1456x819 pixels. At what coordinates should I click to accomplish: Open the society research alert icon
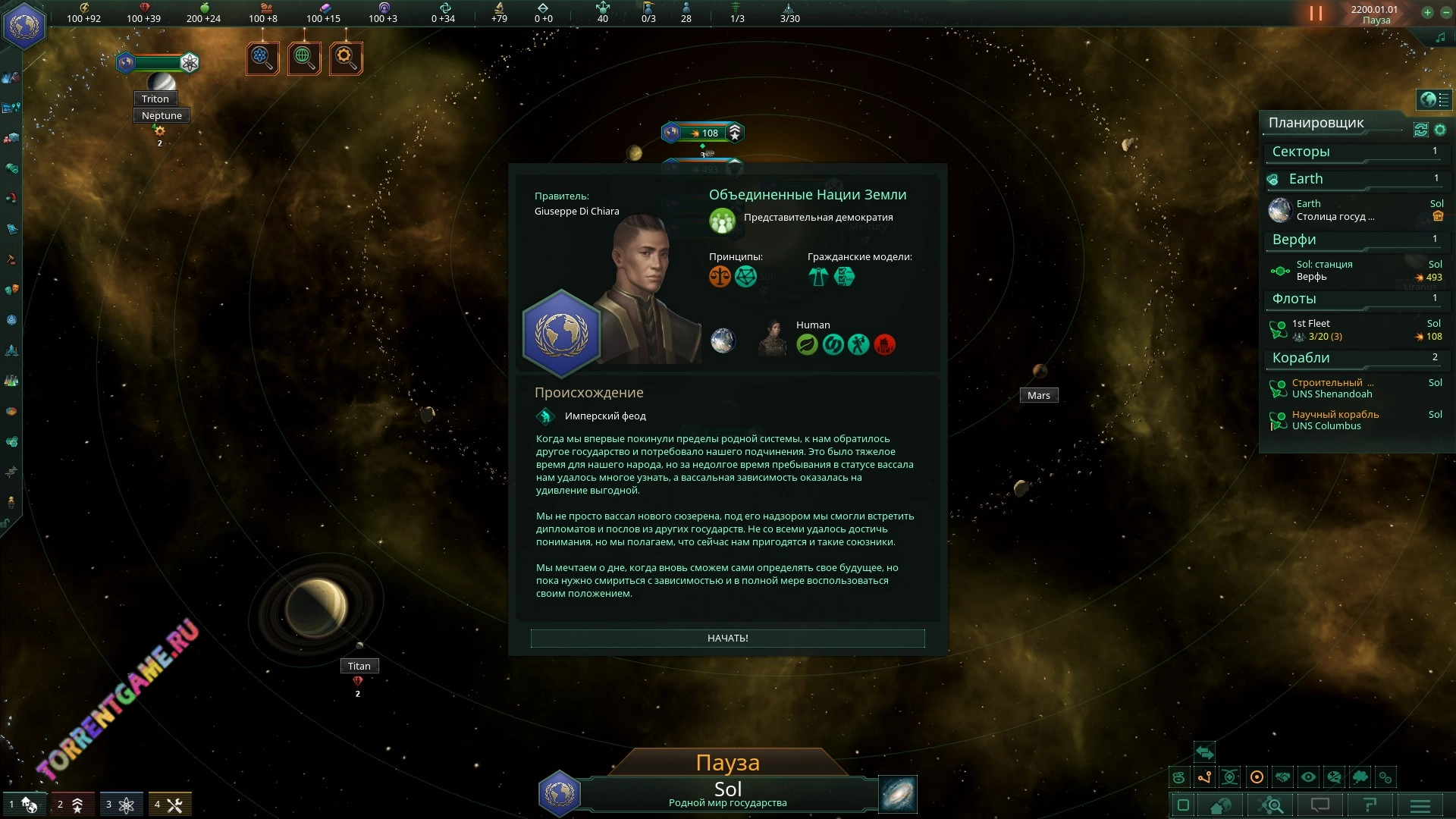tap(304, 58)
